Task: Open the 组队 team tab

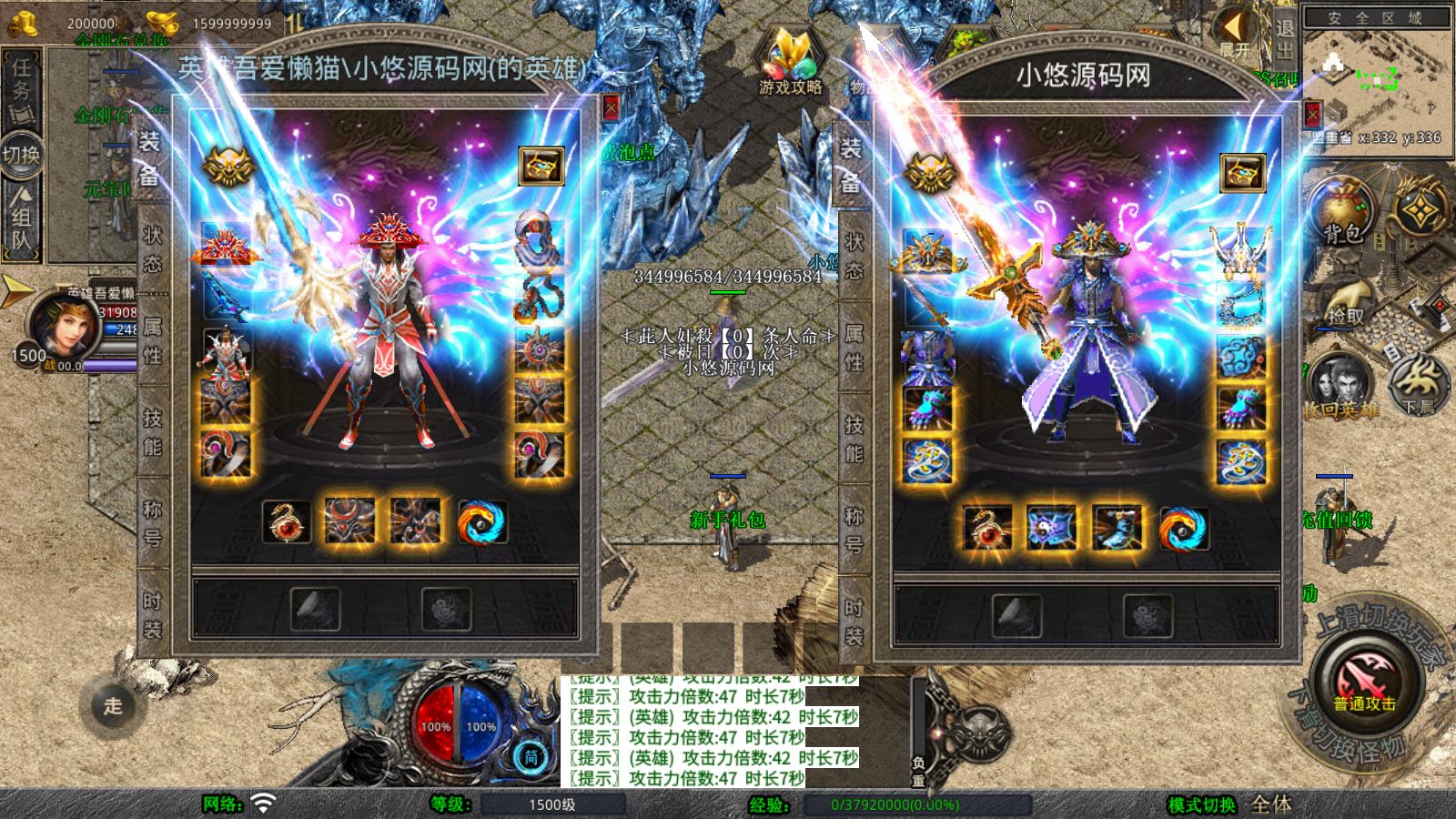Action: (21, 218)
